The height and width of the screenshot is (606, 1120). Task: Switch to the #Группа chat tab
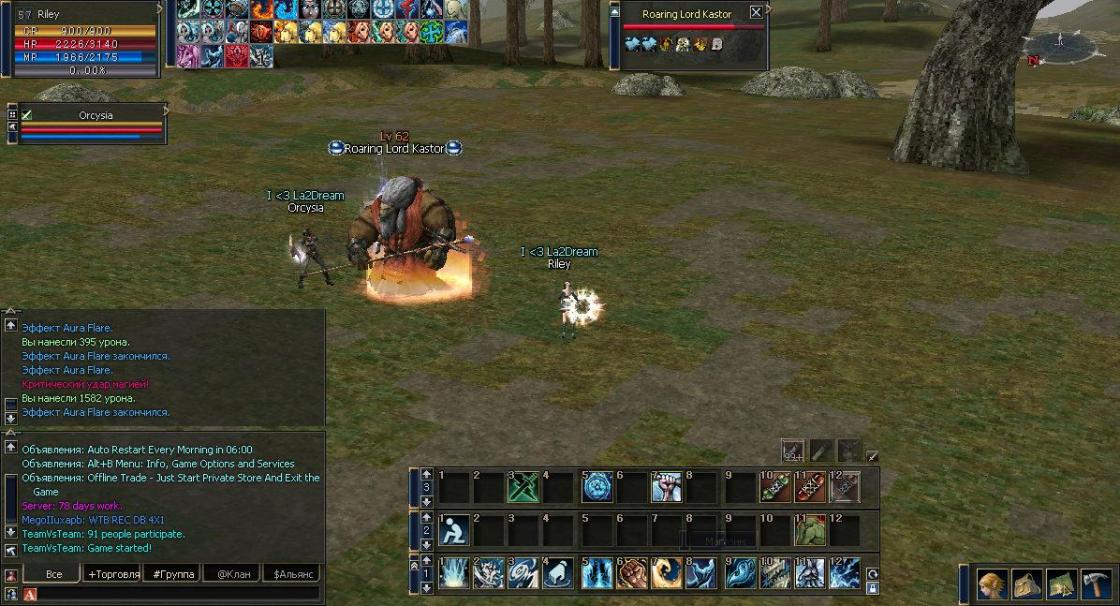[171, 574]
